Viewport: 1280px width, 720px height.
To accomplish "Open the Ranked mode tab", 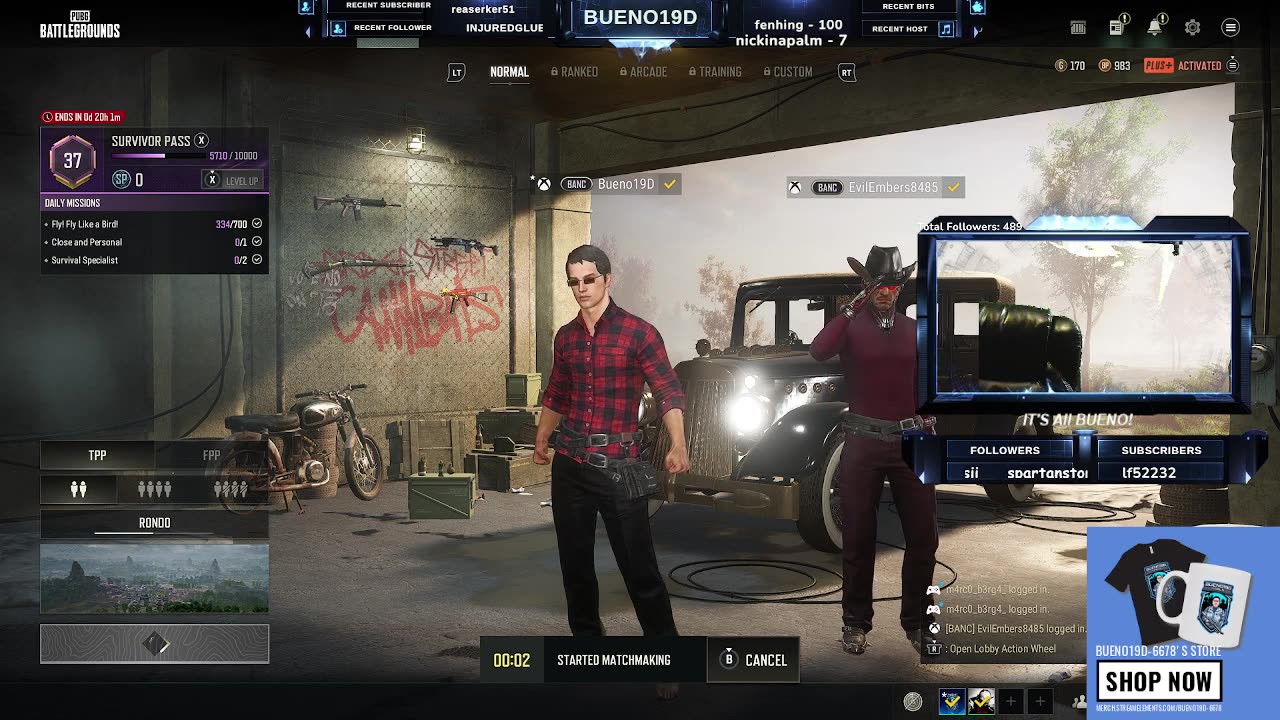I will (x=574, y=72).
